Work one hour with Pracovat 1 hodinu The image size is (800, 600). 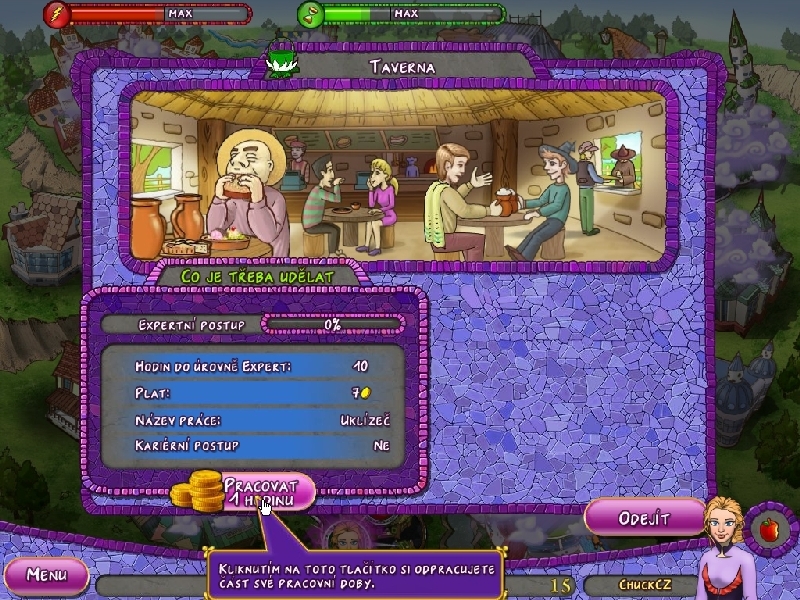click(x=264, y=490)
